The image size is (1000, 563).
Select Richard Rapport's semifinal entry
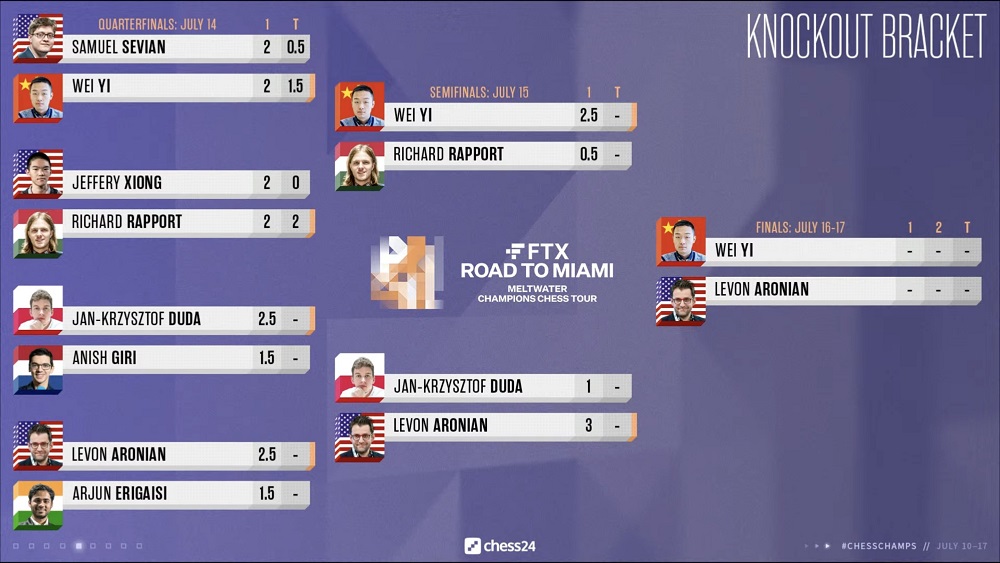coord(483,154)
